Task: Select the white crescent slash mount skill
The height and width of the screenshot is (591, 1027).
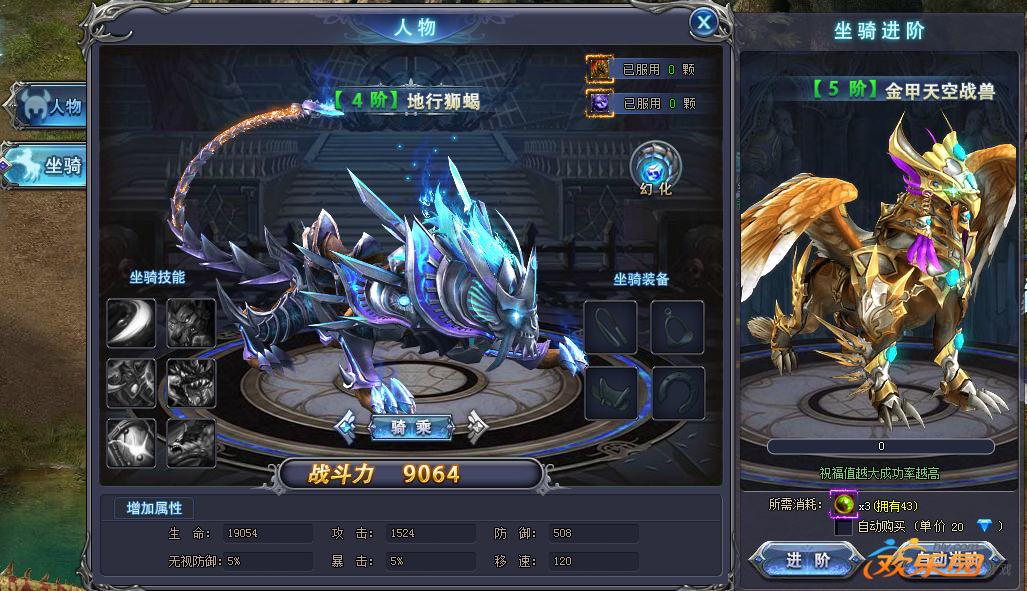Action: [x=131, y=323]
